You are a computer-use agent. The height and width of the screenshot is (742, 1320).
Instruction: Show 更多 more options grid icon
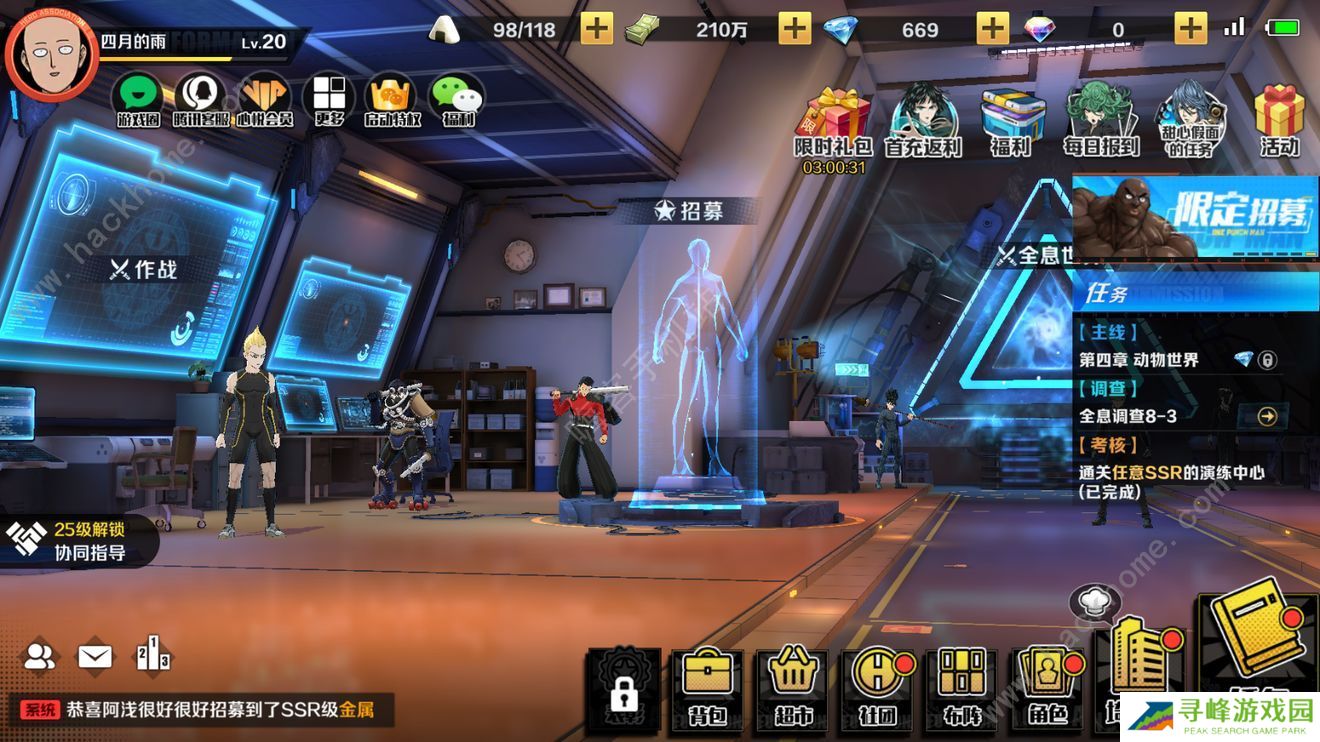coord(328,100)
